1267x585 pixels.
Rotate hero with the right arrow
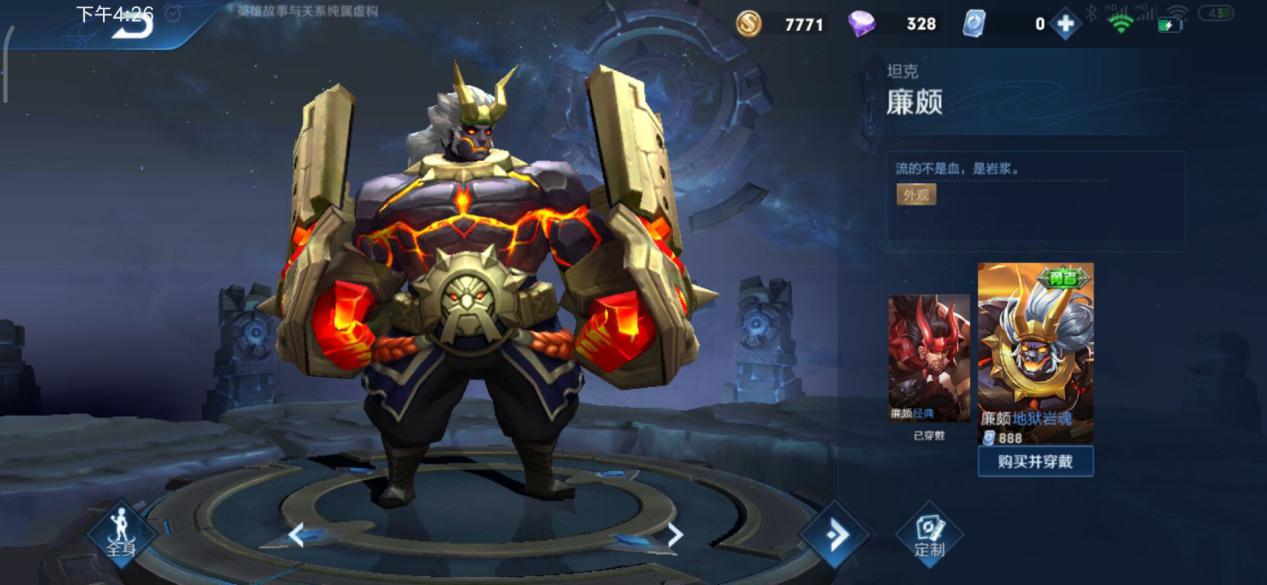675,535
